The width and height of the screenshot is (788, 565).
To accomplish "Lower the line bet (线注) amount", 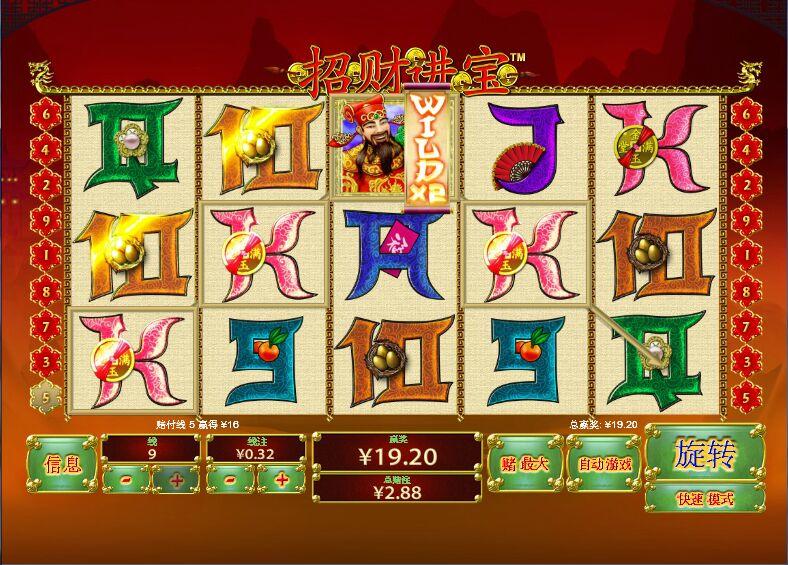I will pyautogui.click(x=230, y=480).
